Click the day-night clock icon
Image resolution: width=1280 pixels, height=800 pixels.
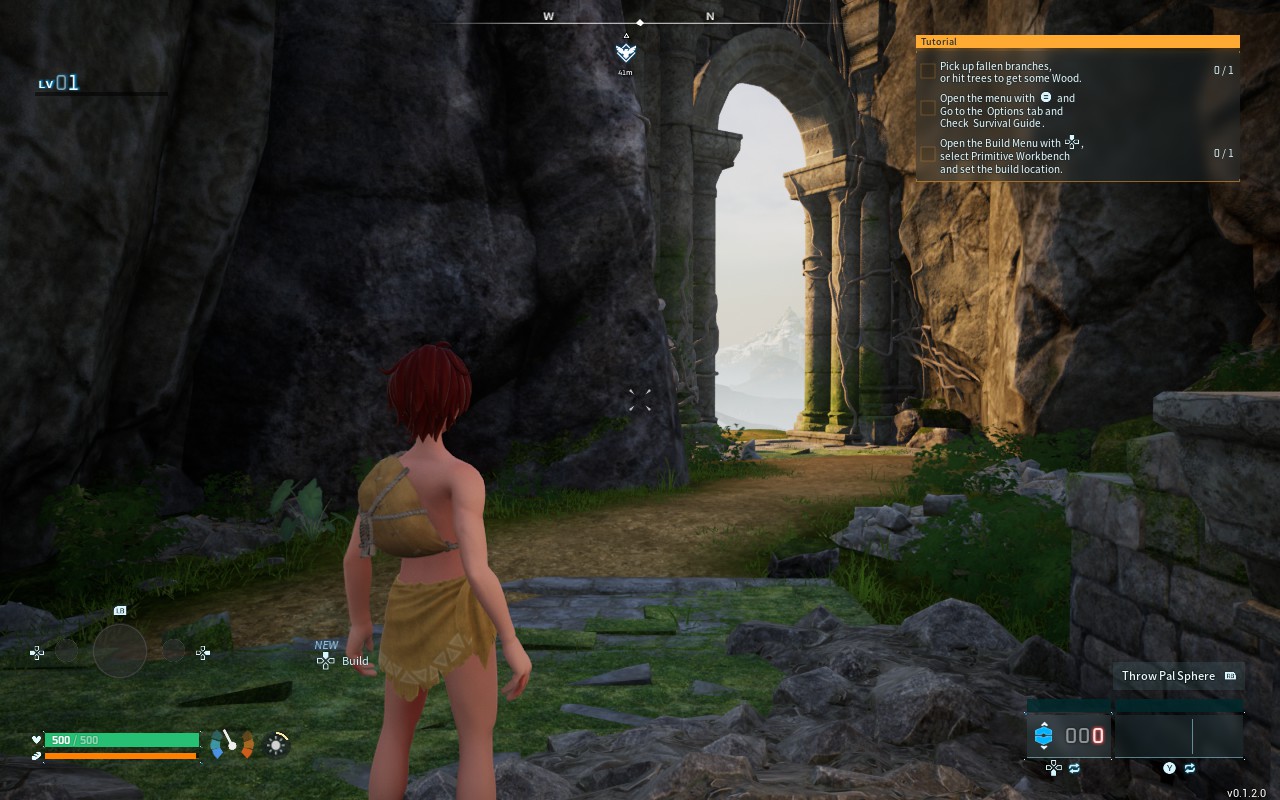277,743
